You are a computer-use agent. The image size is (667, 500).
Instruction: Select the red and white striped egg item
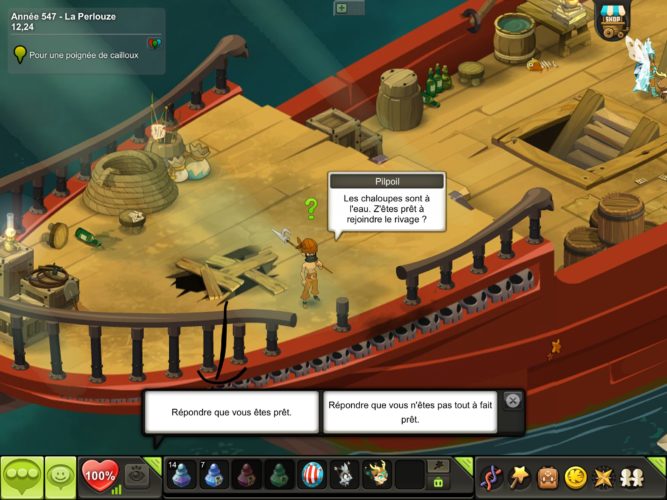312,474
